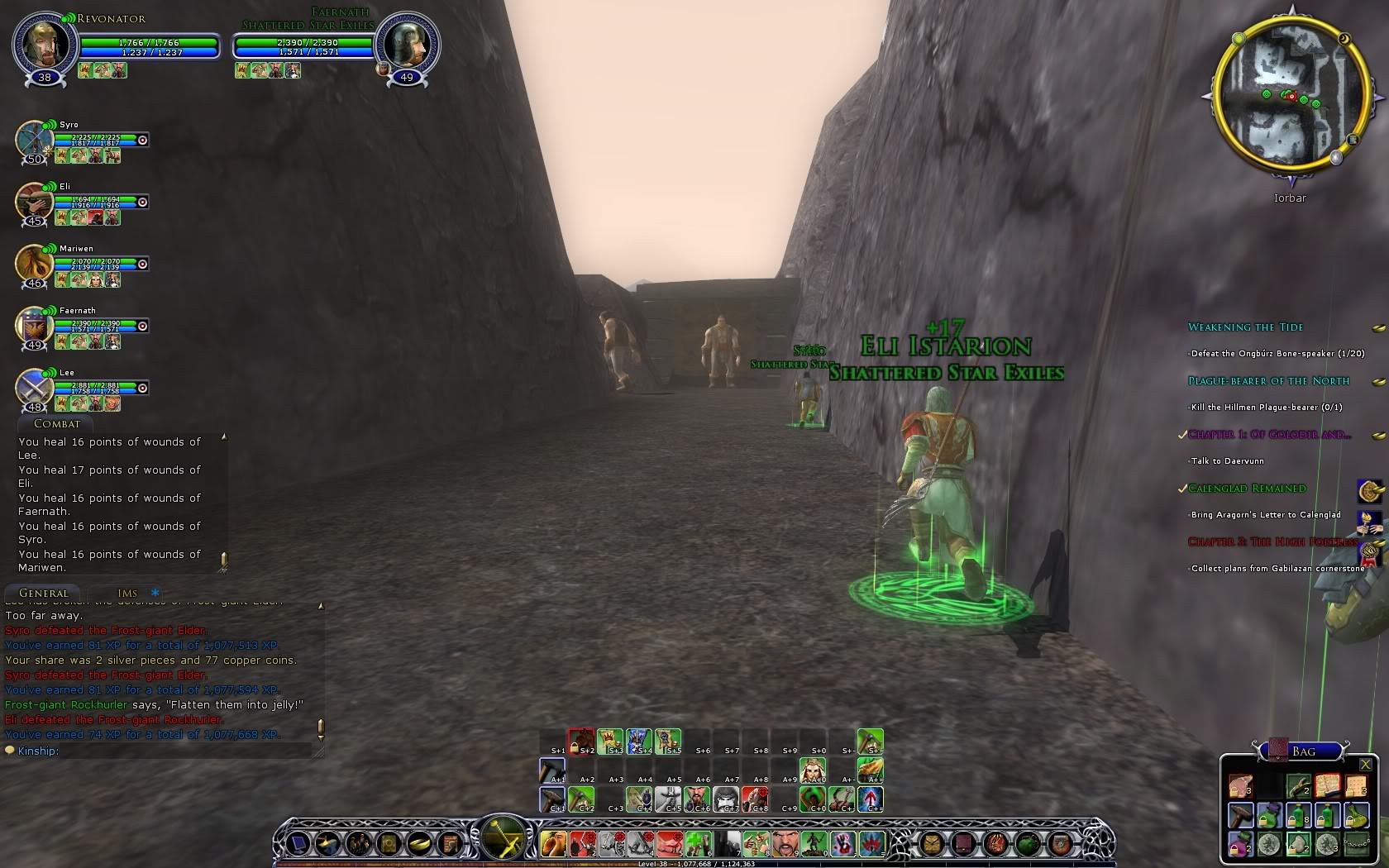
Task: Close the Bag window
Action: (1366, 765)
